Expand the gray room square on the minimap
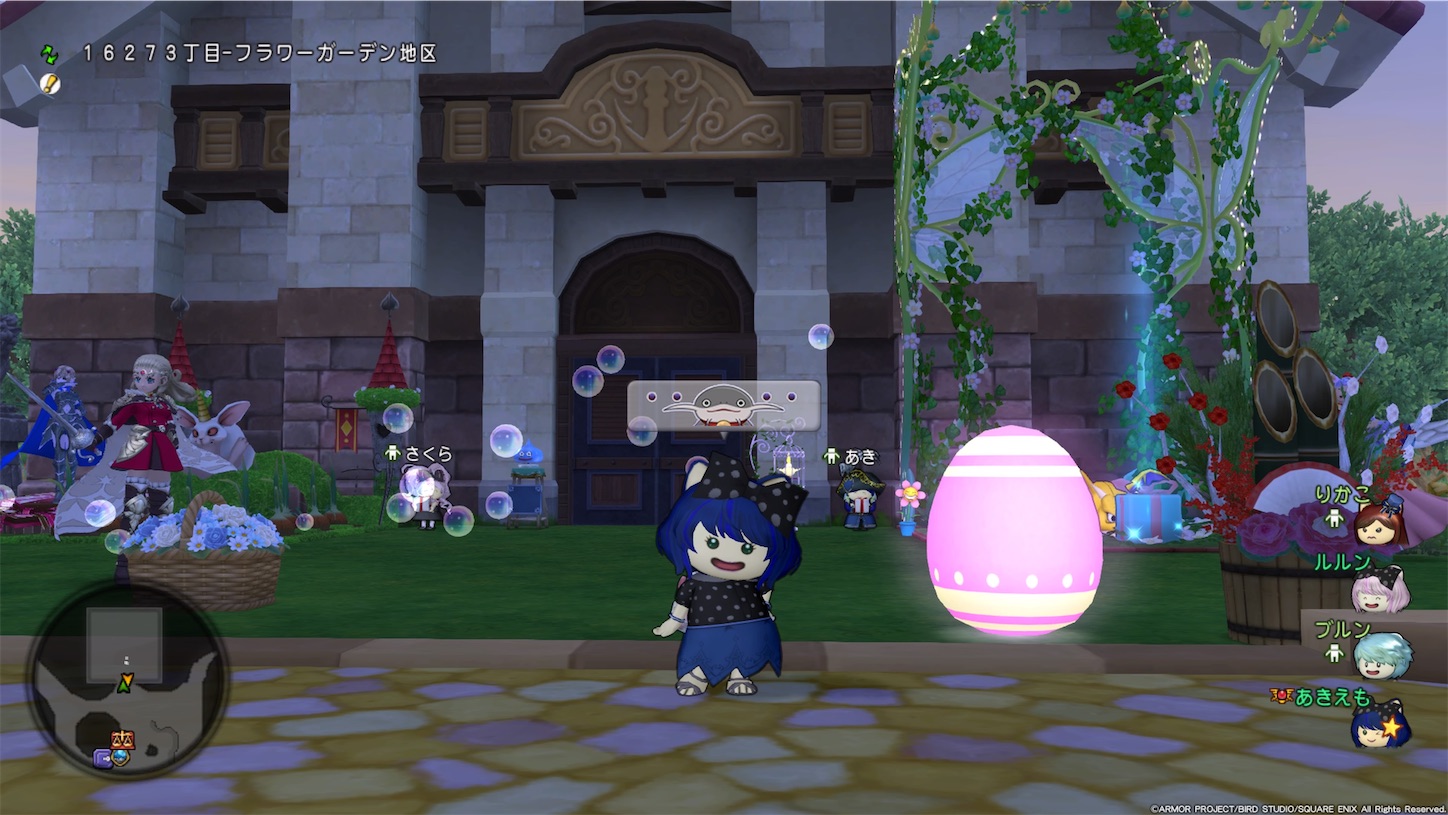Screen dimensions: 1448x815 click(x=124, y=646)
